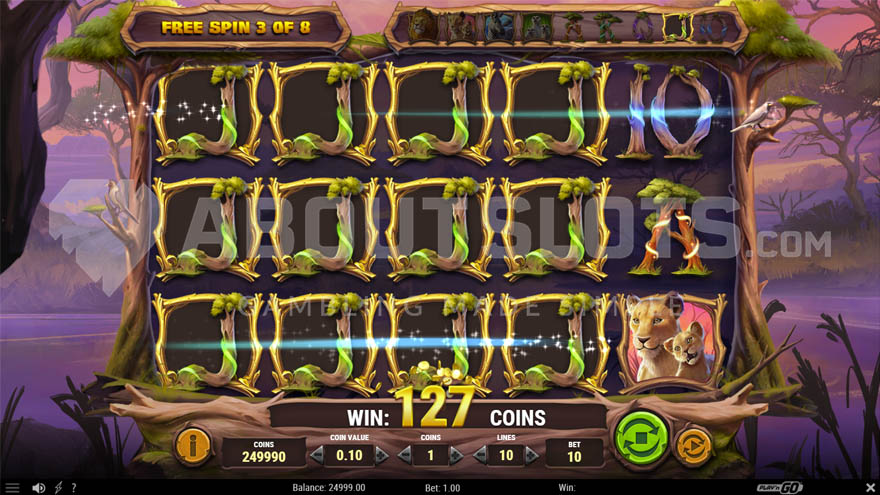
Task: Open the question mark help
Action: tap(74, 487)
